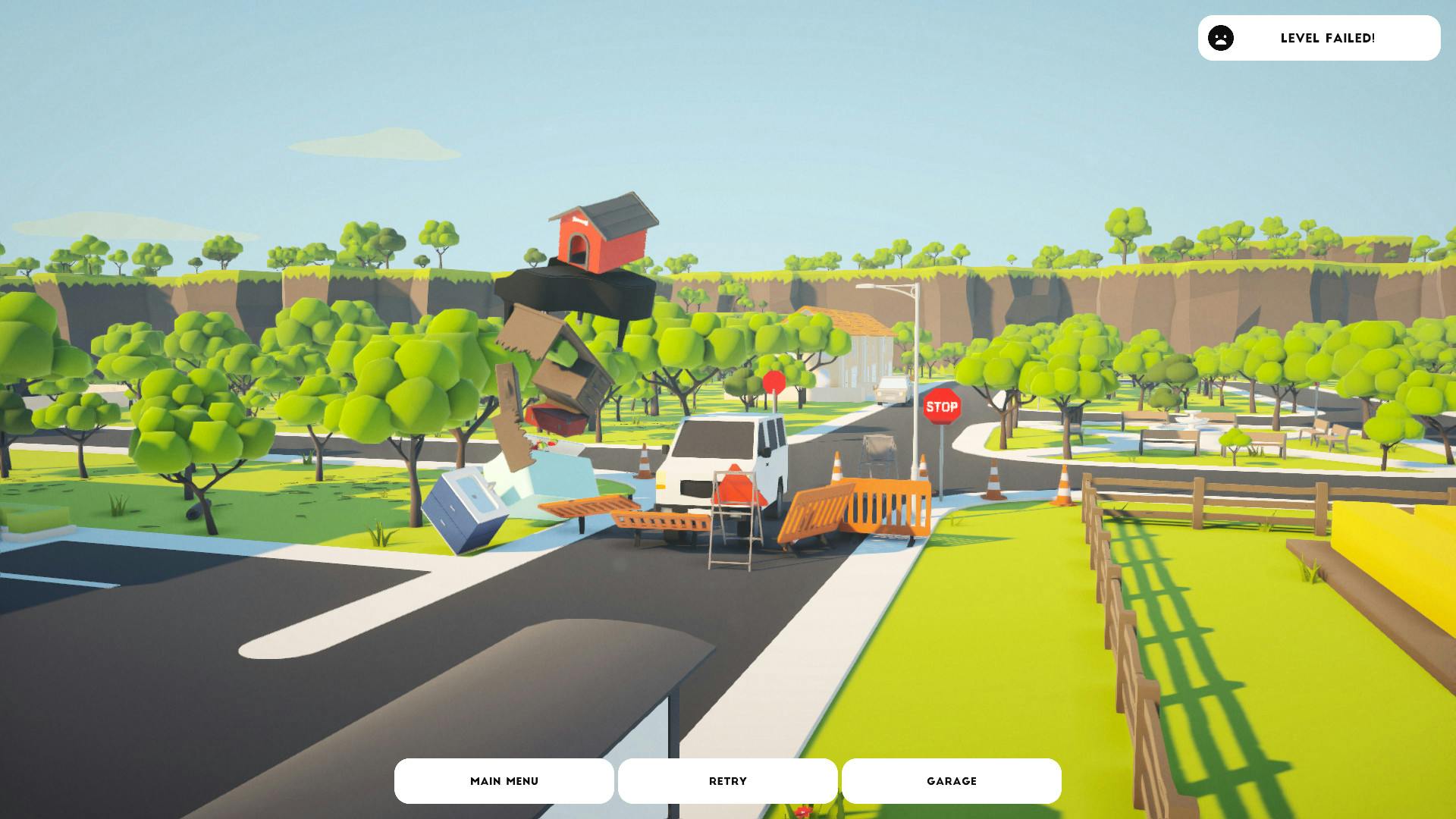Screen dimensions: 1456x819
Task: Click the RETRY button
Action: coord(727,780)
